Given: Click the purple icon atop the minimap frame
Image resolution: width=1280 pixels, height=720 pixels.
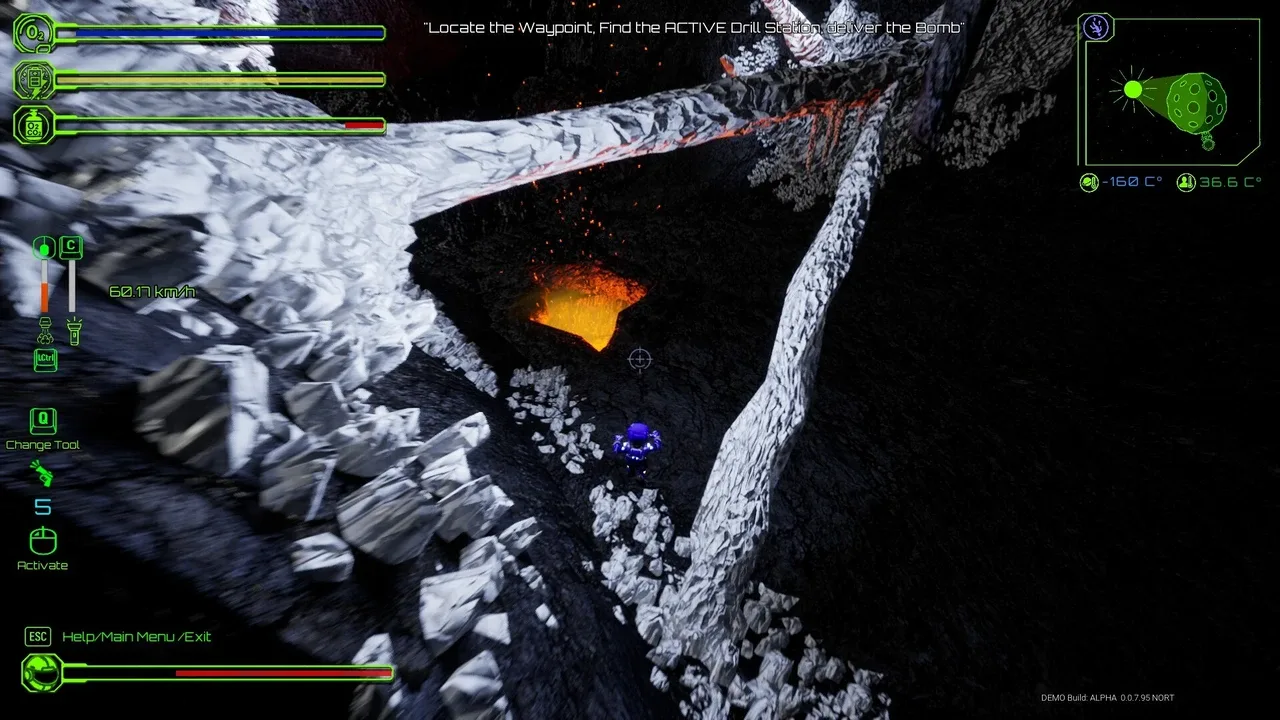Looking at the screenshot, I should (x=1098, y=27).
